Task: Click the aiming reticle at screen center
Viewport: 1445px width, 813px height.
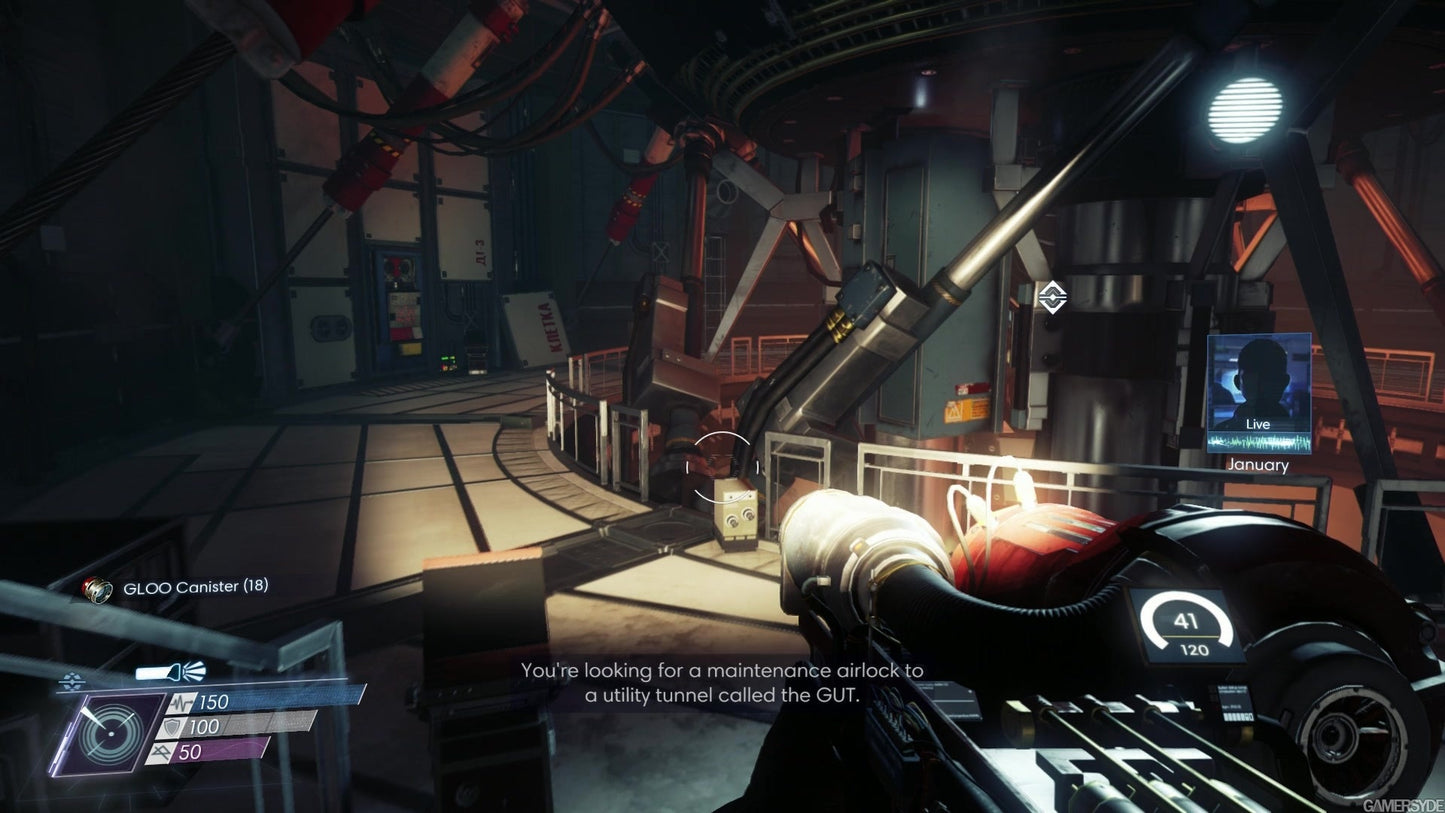Action: pyautogui.click(x=722, y=464)
